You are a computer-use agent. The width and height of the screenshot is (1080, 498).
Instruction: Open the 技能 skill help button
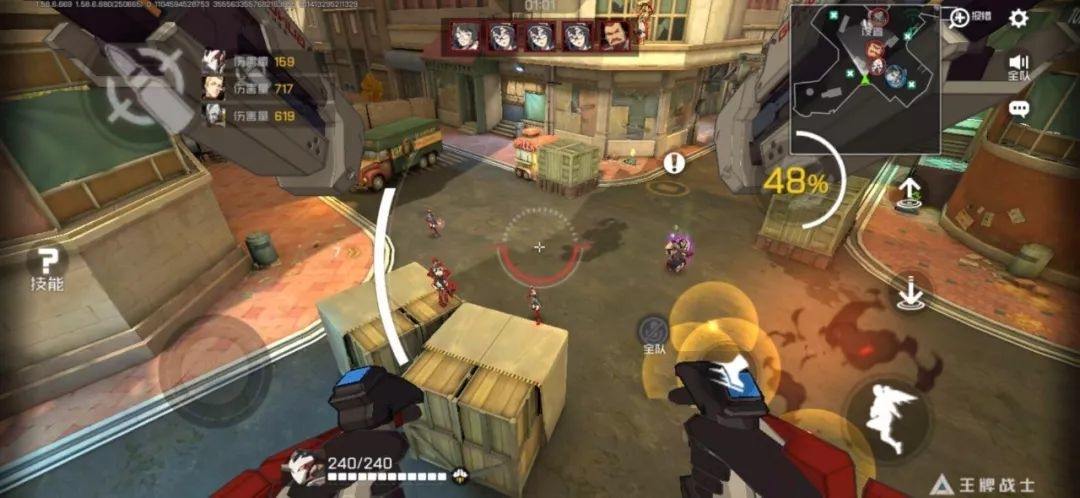coord(47,267)
